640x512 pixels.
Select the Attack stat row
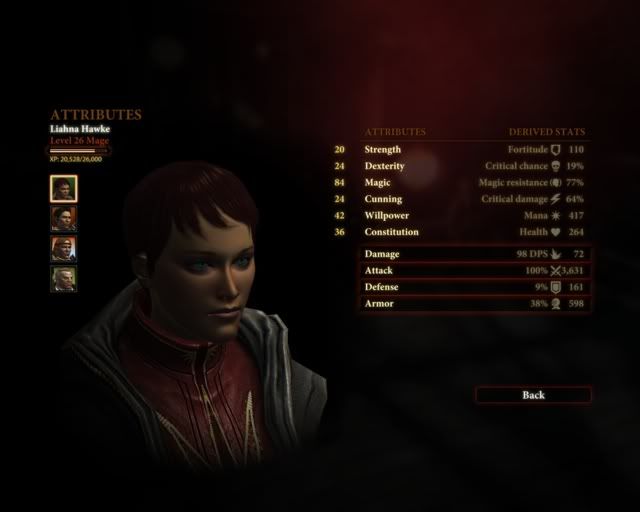pos(476,270)
